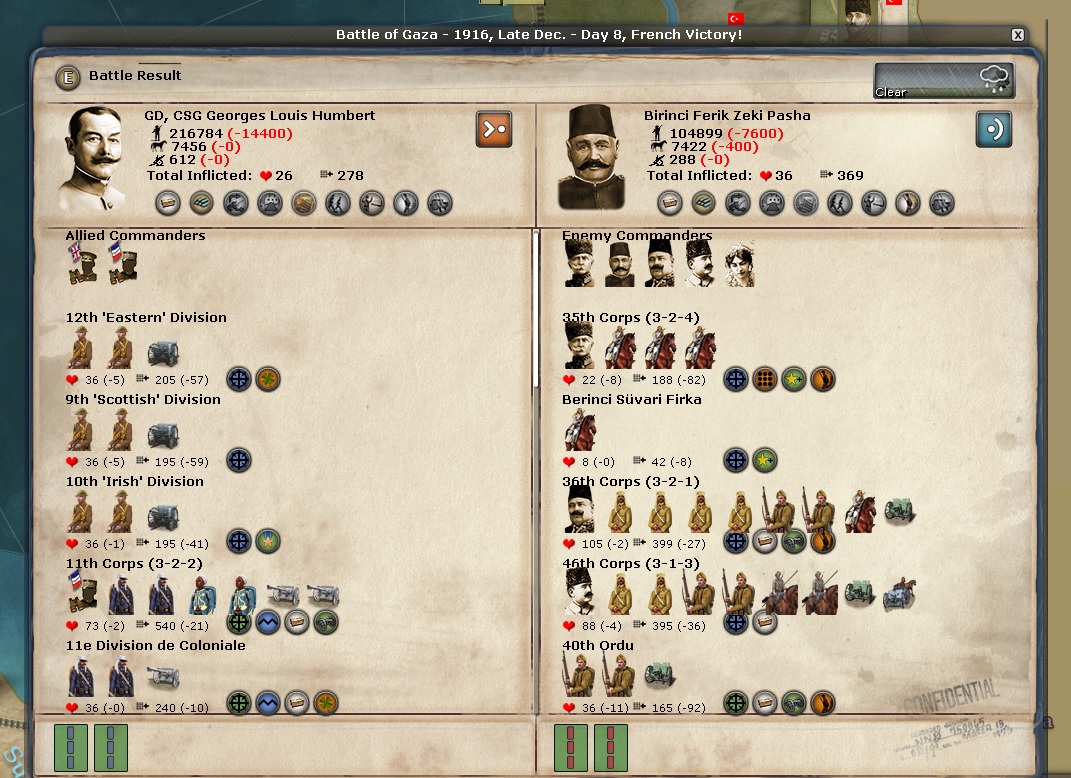Select the 10th 'Irish' Division entry

pos(134,482)
